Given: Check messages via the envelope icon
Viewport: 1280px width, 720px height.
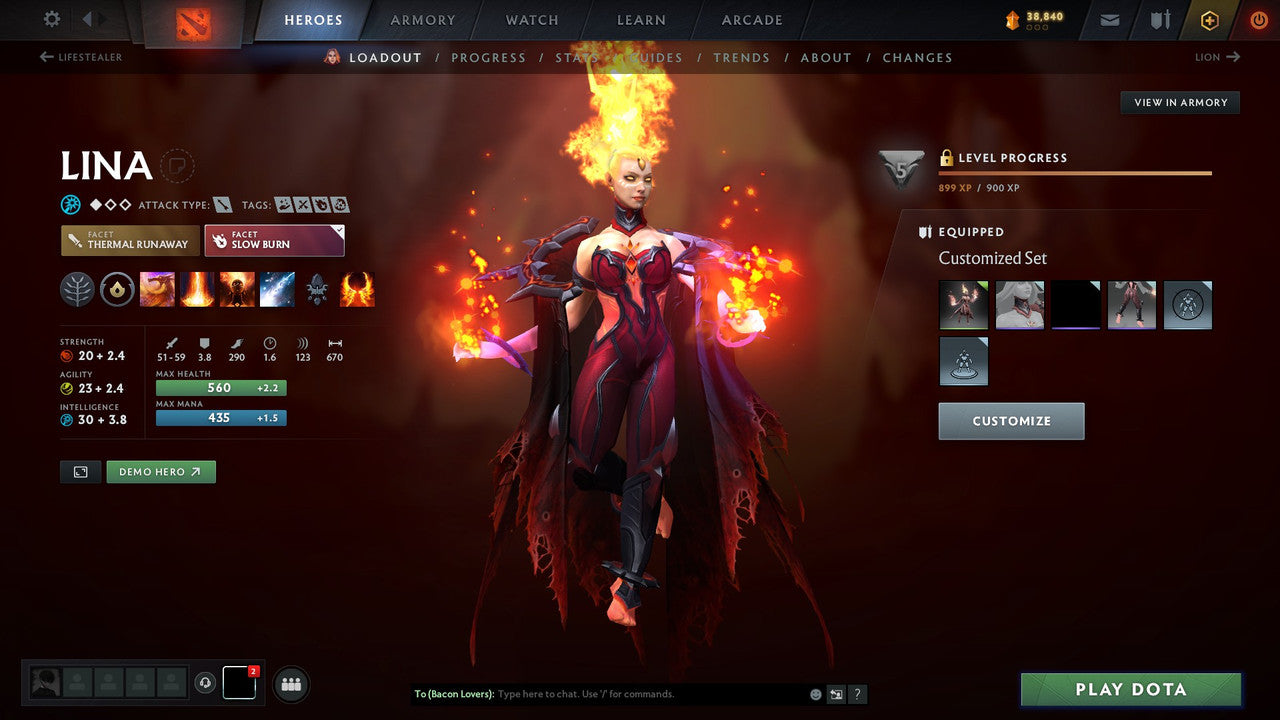Looking at the screenshot, I should 1108,20.
